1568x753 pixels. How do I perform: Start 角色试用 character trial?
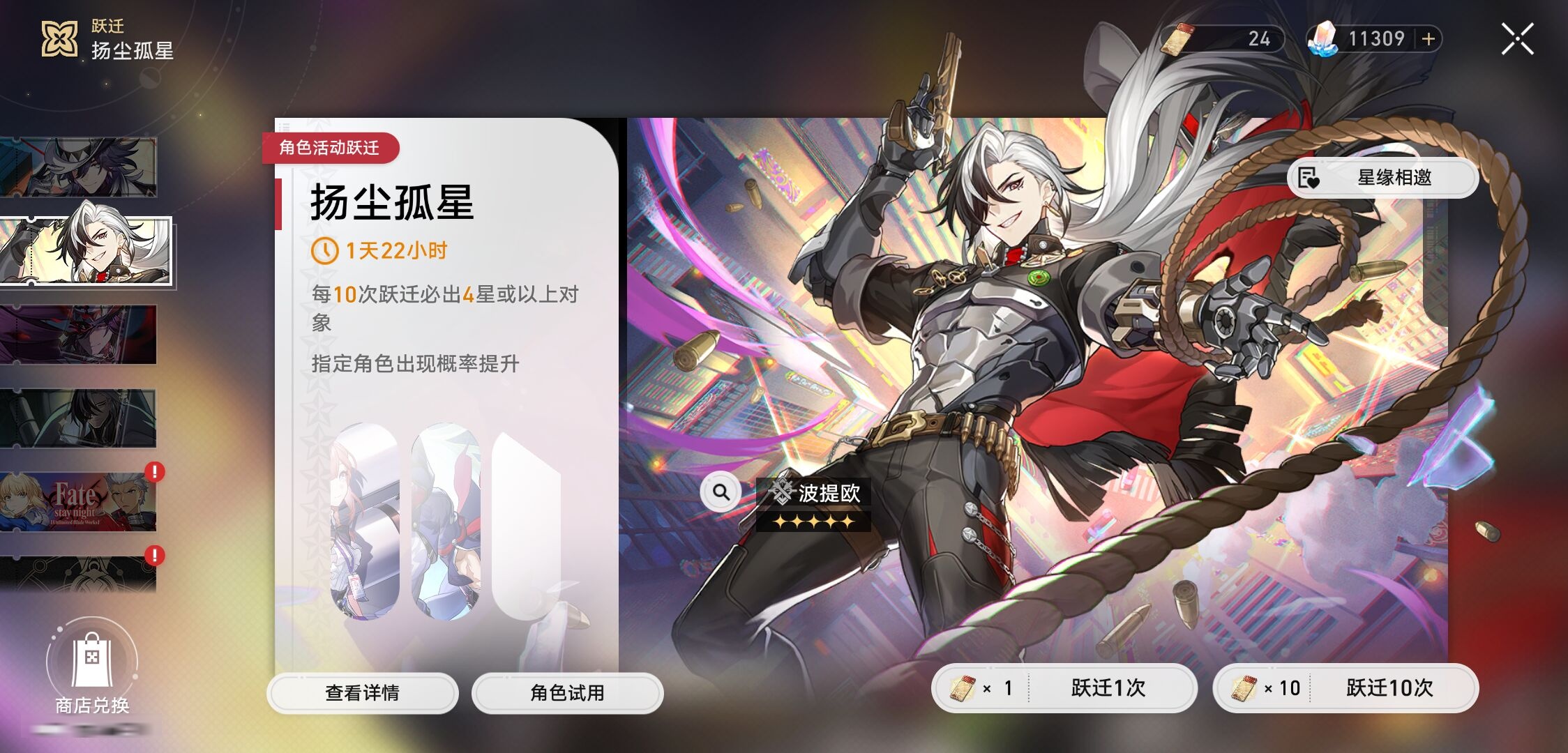tap(567, 693)
